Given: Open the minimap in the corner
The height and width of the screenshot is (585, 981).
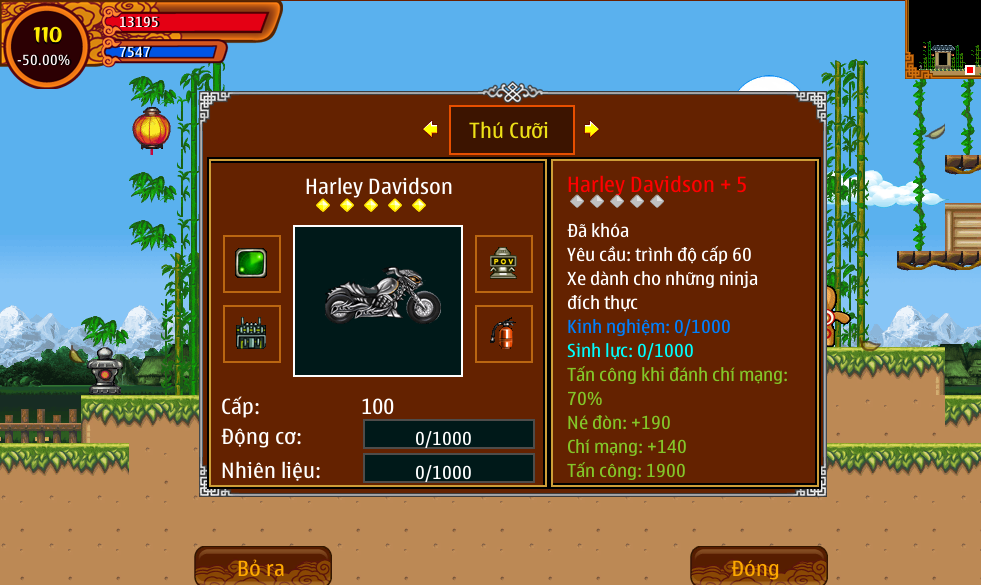Looking at the screenshot, I should [942, 39].
